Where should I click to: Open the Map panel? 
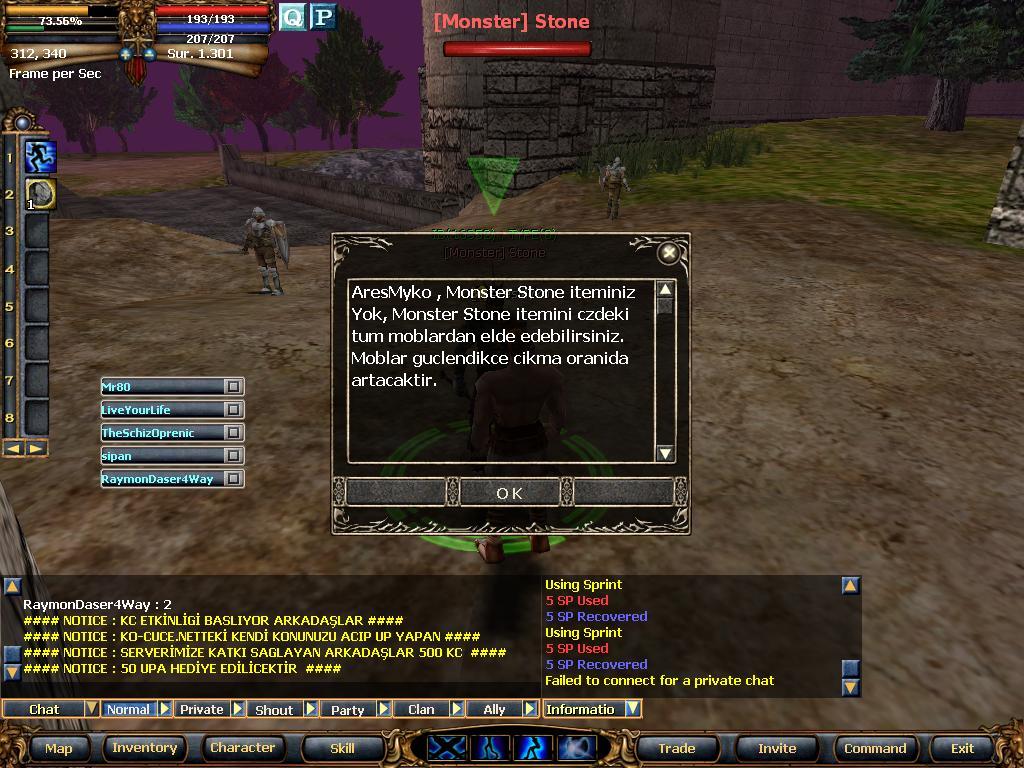58,748
